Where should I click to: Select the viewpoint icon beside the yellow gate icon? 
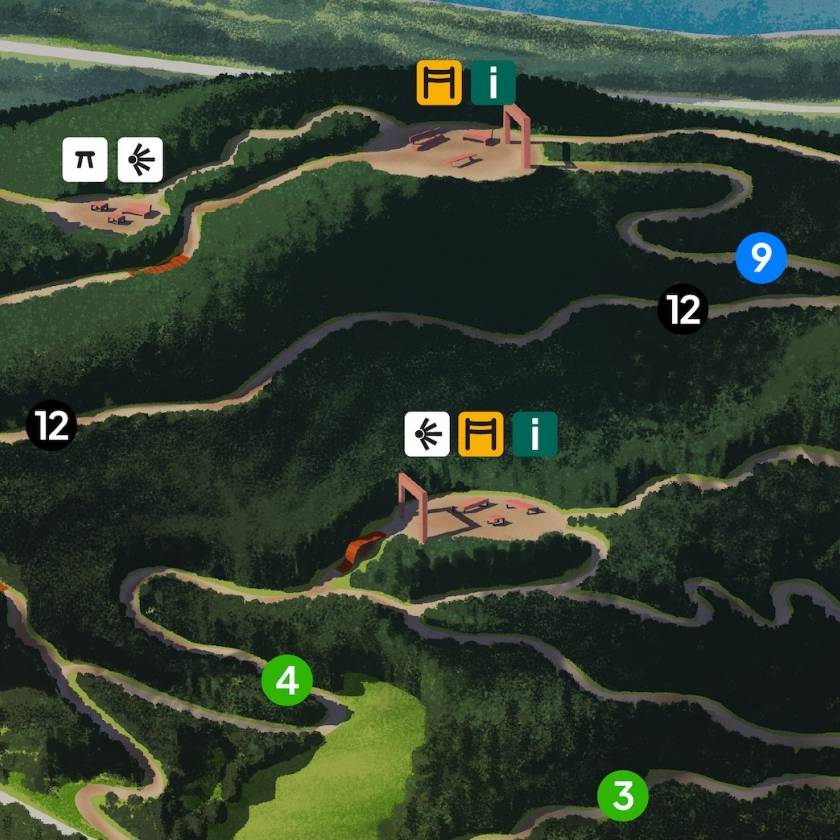coord(427,435)
